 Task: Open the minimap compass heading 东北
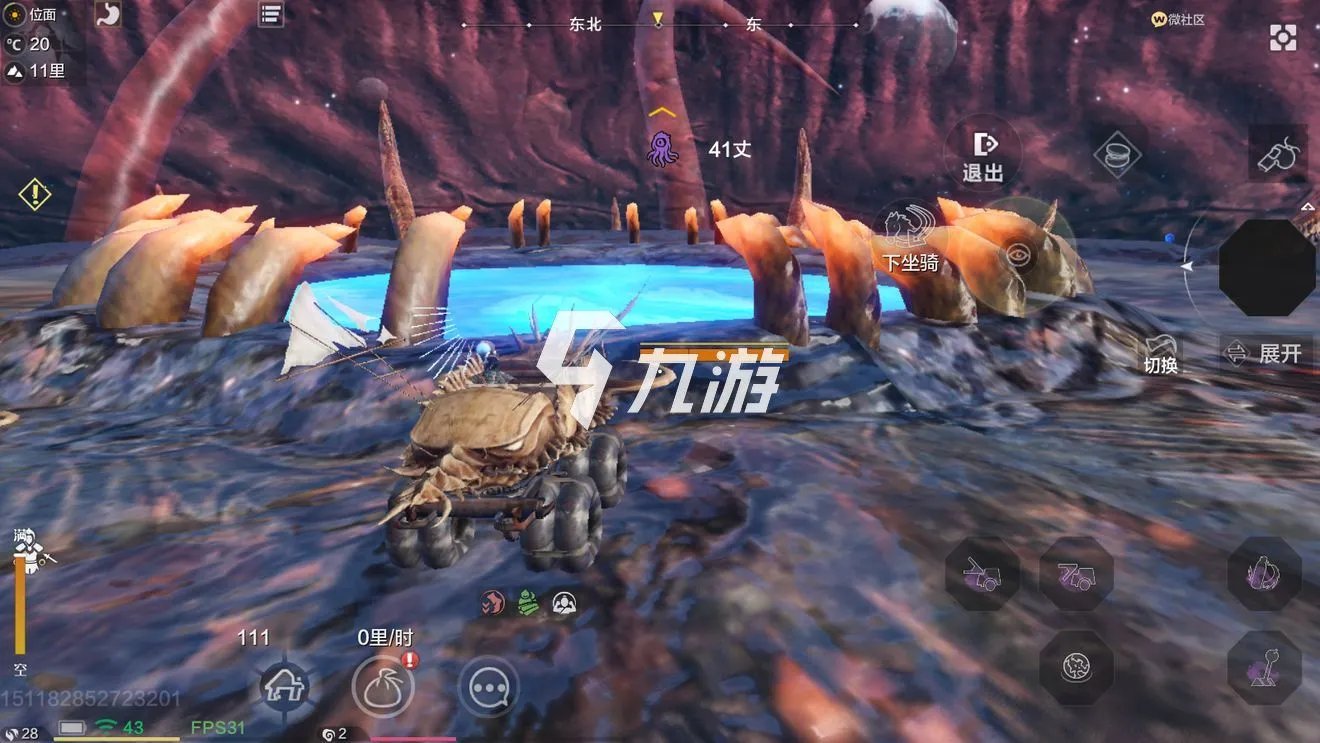(583, 24)
